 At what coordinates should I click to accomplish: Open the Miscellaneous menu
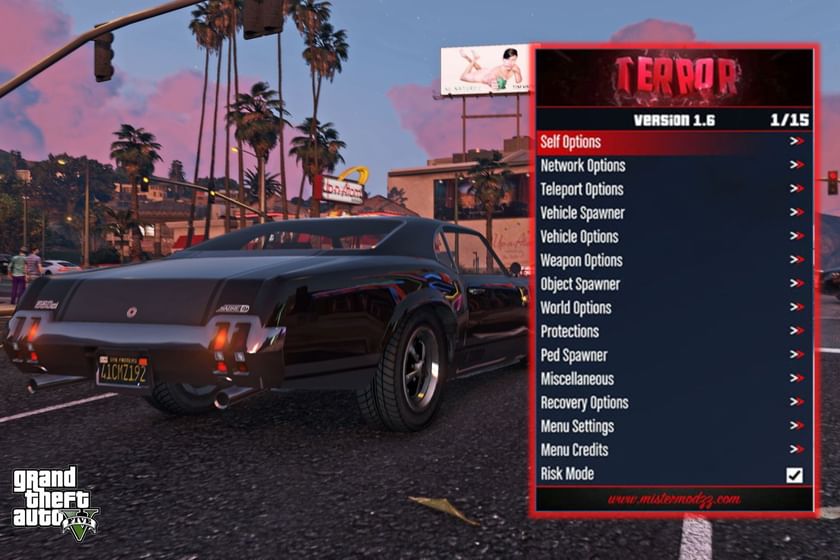[x=577, y=379]
